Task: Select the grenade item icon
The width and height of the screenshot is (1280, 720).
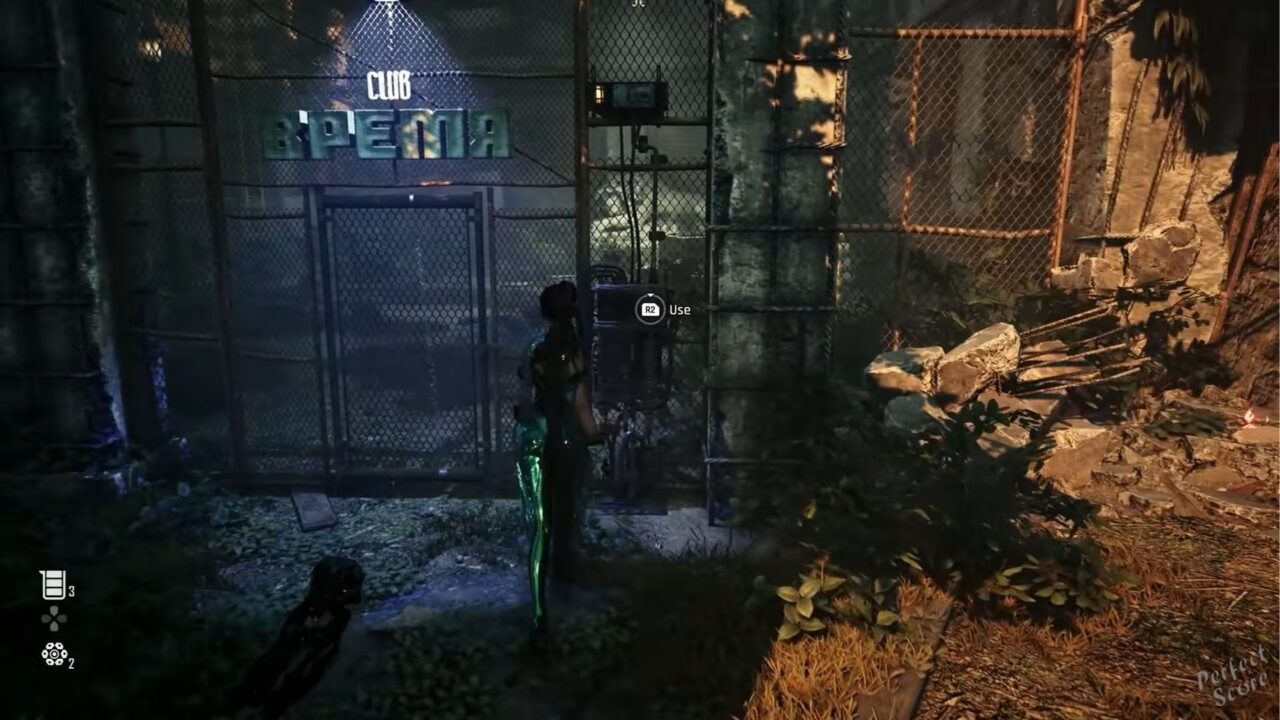Action: (54, 654)
